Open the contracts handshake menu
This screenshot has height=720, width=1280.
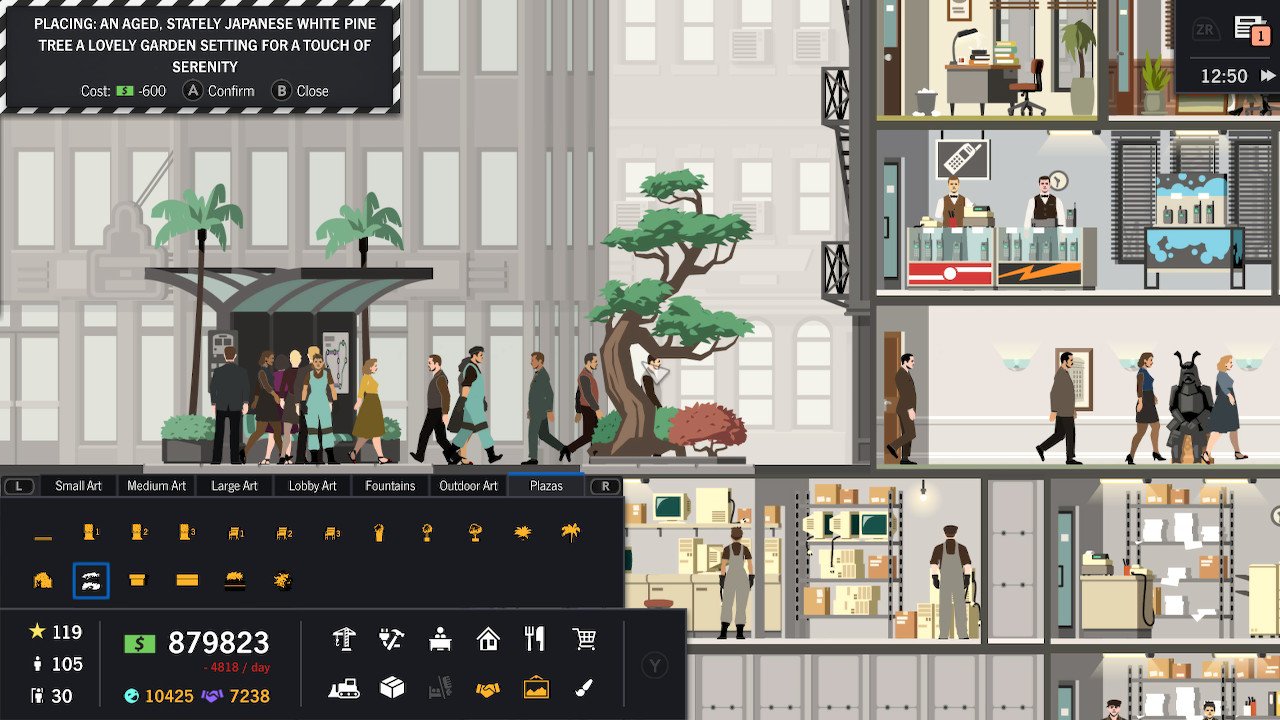487,688
